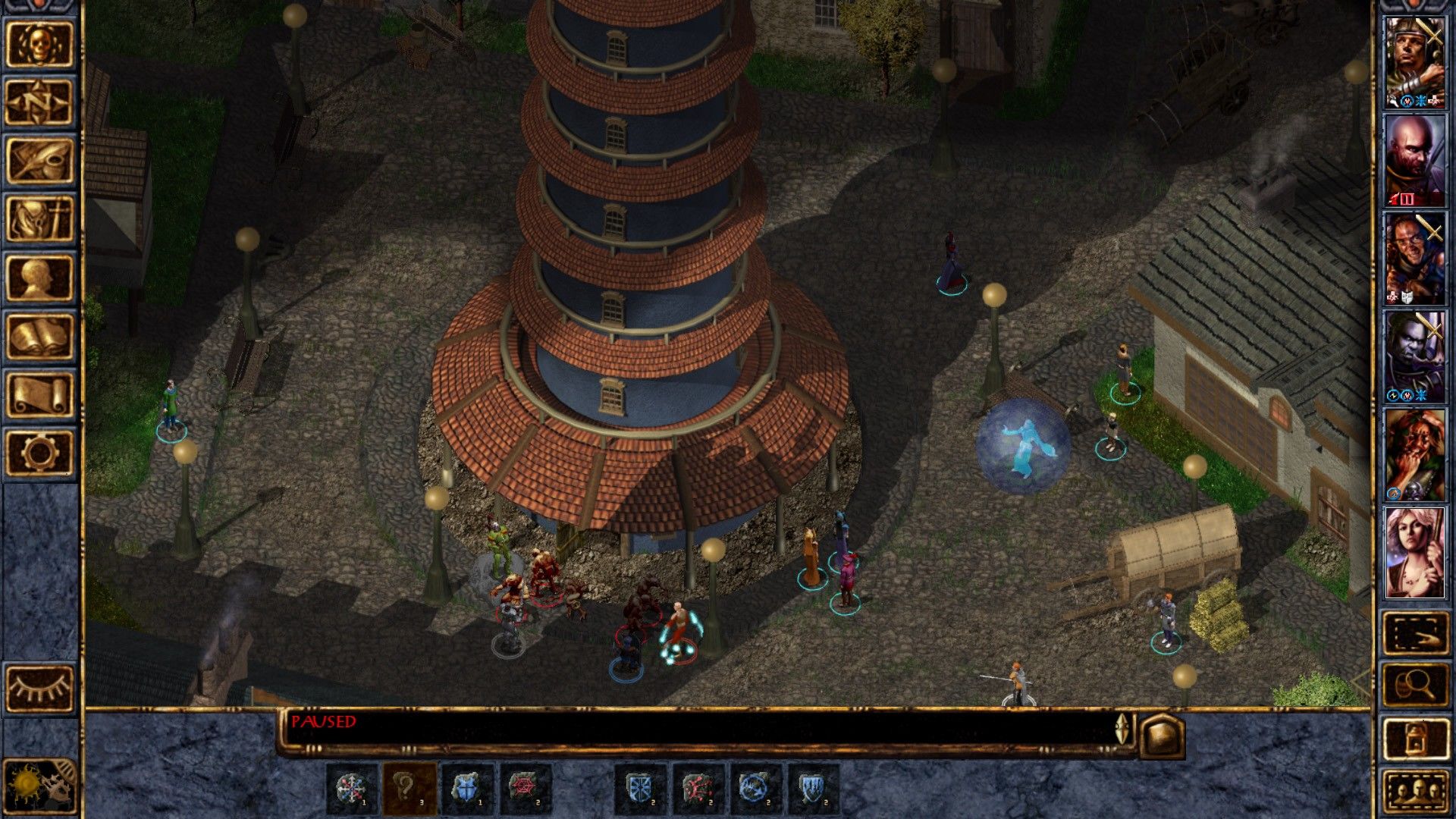
Task: Open game options with the gear button
Action: [x=39, y=453]
